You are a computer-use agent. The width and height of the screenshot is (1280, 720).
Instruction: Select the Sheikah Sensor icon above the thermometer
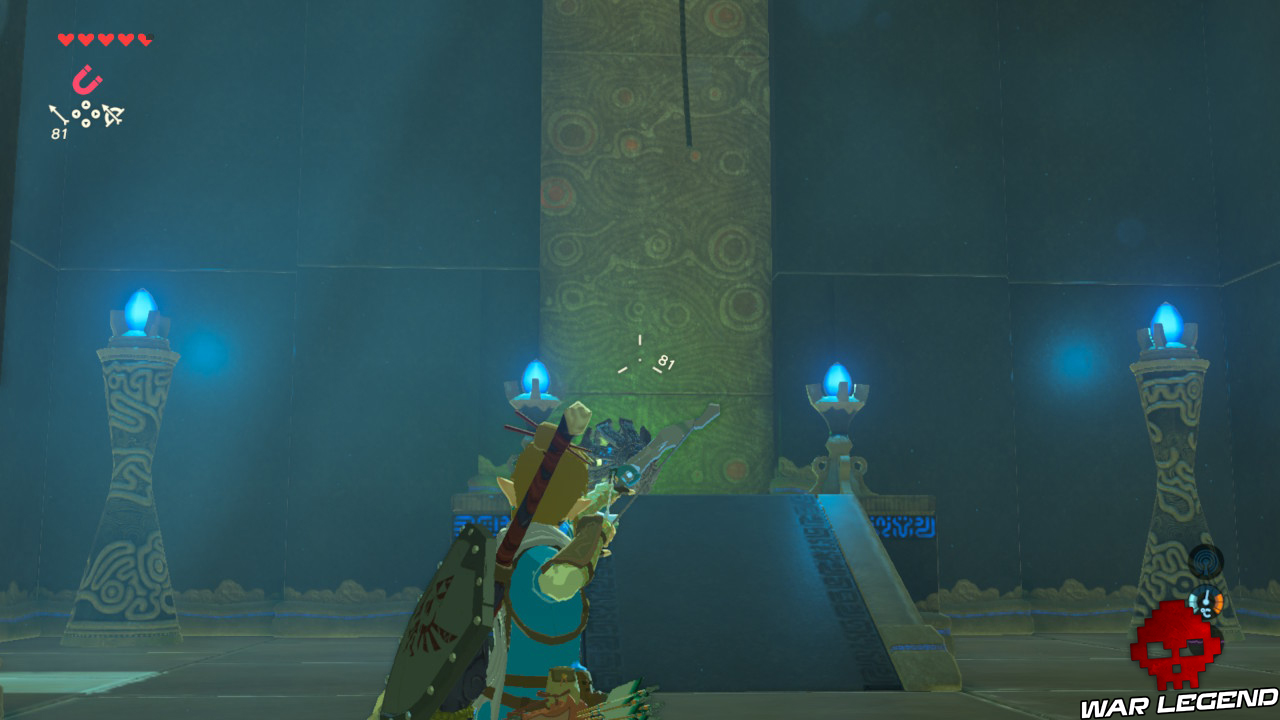[x=1205, y=564]
